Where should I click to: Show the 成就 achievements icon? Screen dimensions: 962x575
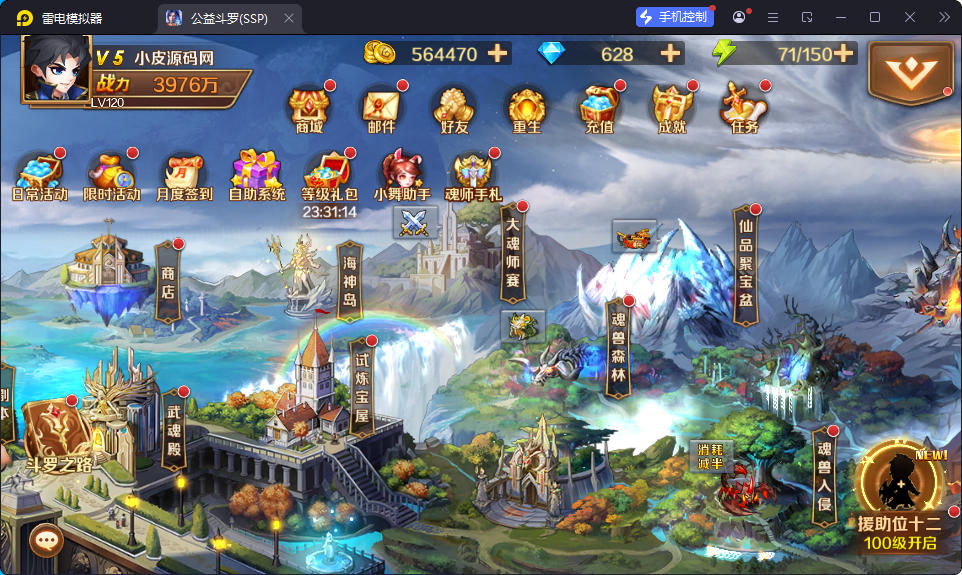(x=672, y=108)
